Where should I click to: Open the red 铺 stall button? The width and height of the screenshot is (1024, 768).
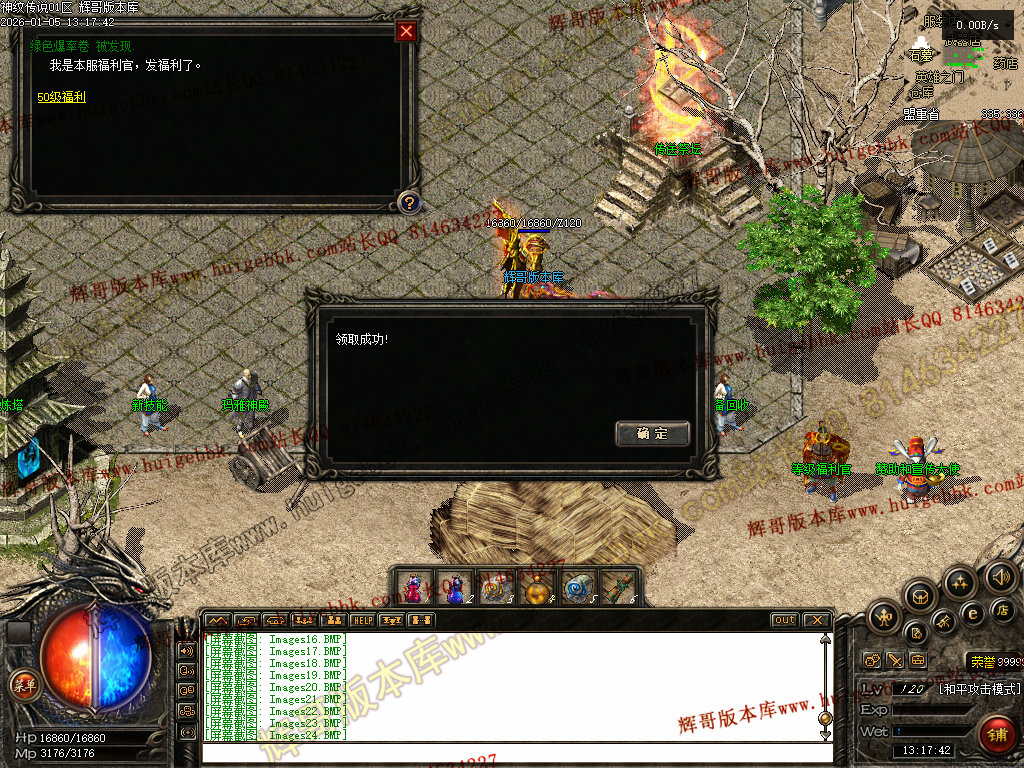tap(996, 735)
